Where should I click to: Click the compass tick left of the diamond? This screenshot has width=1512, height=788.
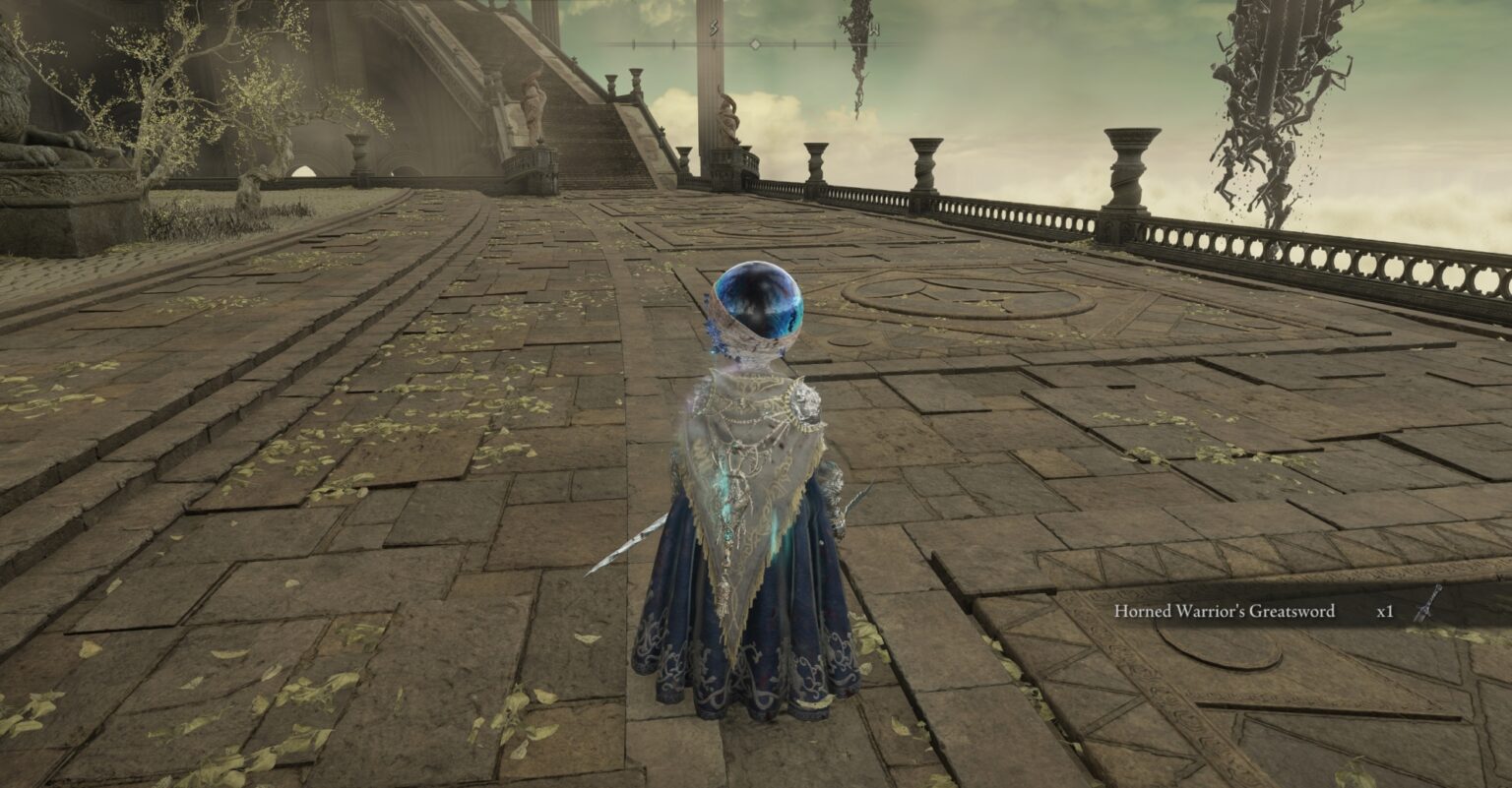tap(716, 44)
